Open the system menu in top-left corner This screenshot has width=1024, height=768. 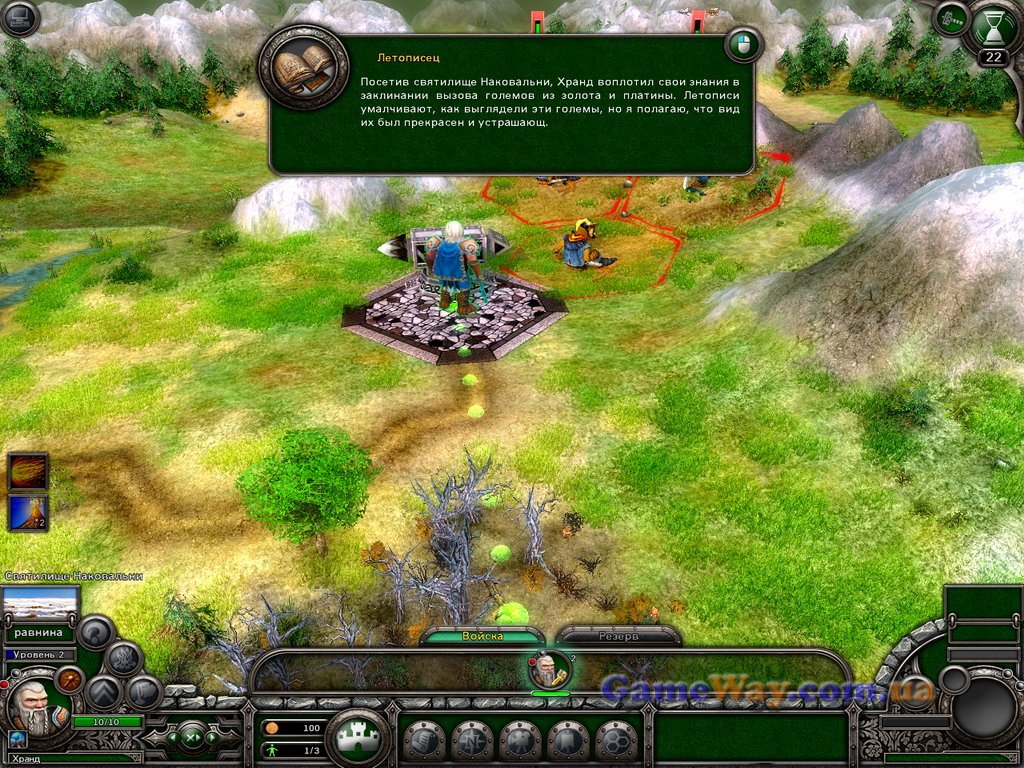[x=20, y=18]
